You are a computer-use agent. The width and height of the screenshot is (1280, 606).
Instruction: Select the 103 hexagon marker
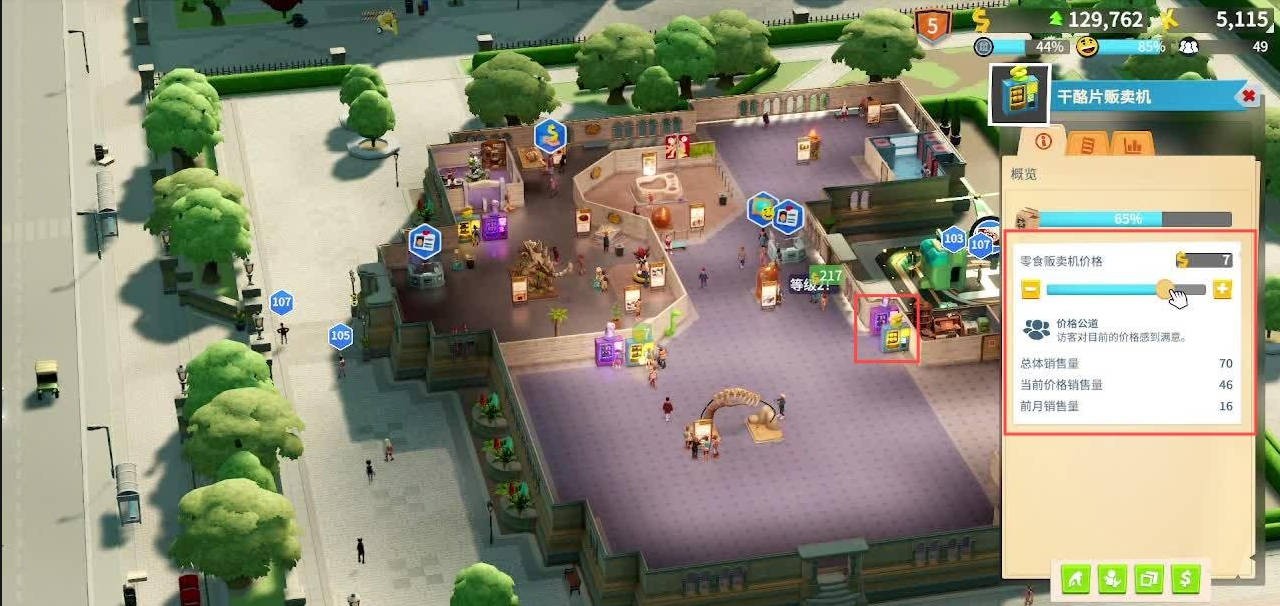pos(954,239)
